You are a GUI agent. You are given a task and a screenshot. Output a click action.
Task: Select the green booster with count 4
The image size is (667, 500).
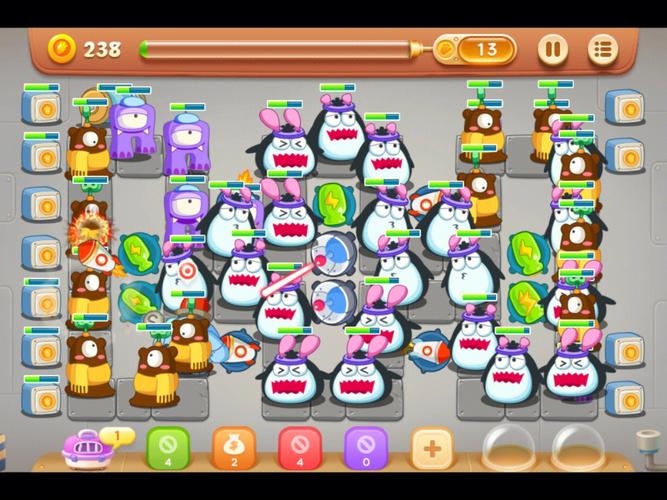pos(167,448)
